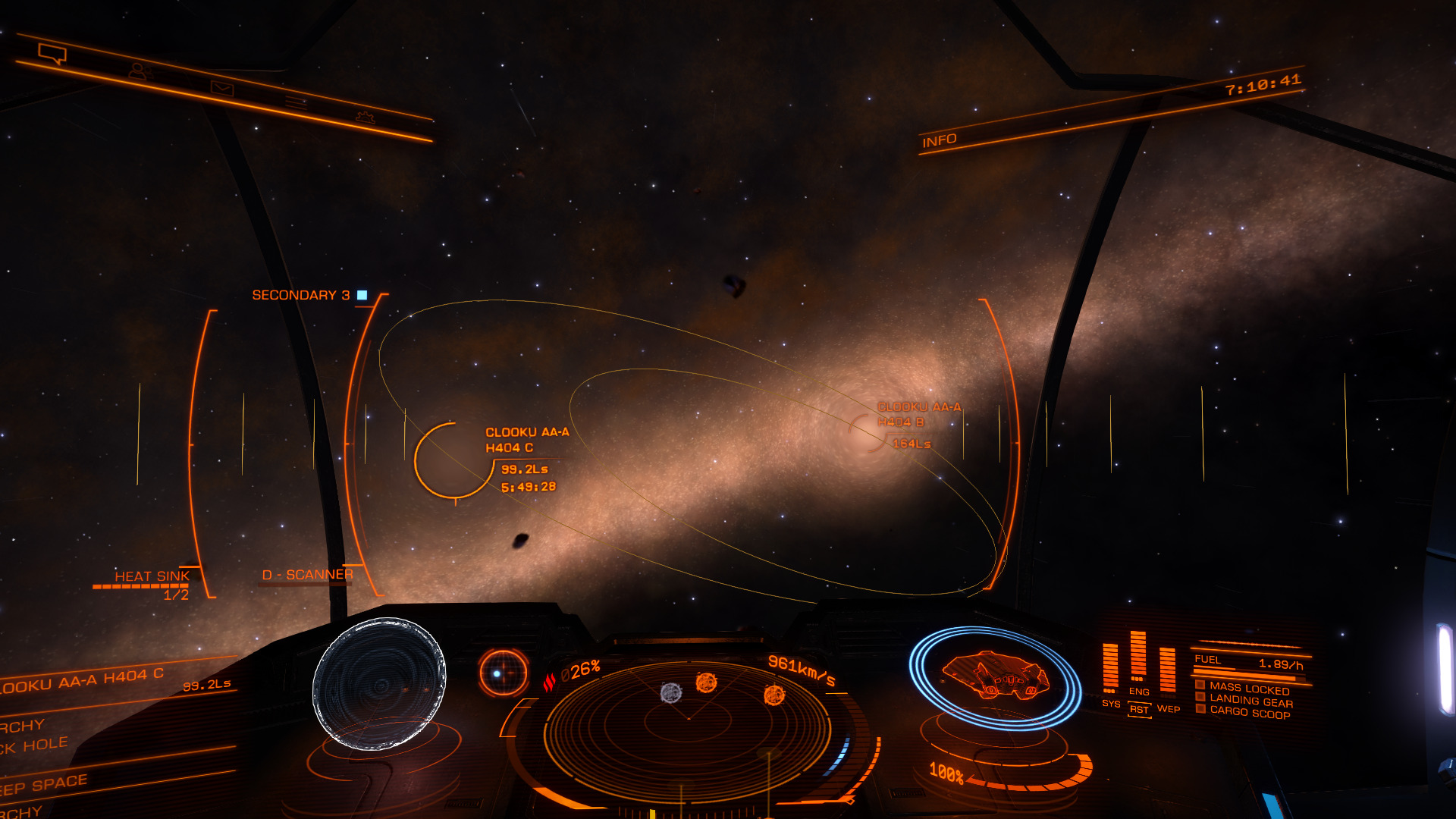Select the Heat Sink firegroup label

[x=152, y=576]
